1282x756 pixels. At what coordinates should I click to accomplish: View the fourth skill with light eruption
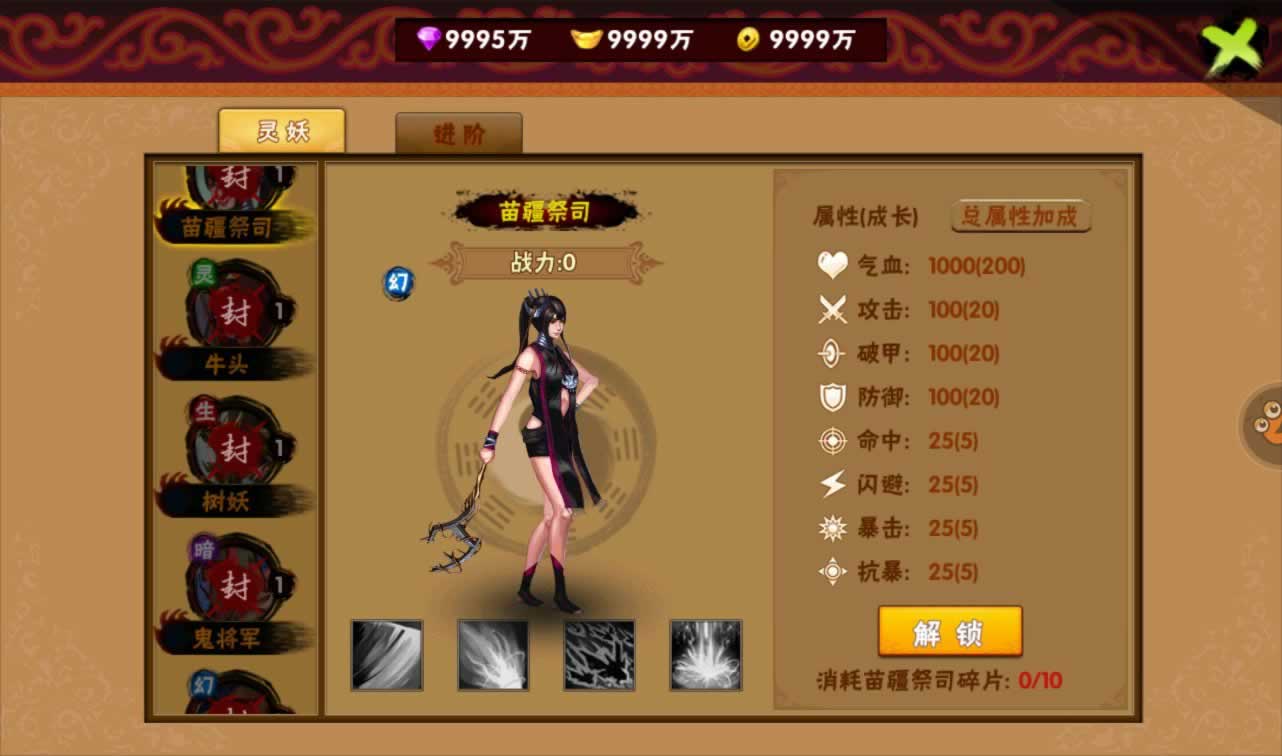click(706, 655)
